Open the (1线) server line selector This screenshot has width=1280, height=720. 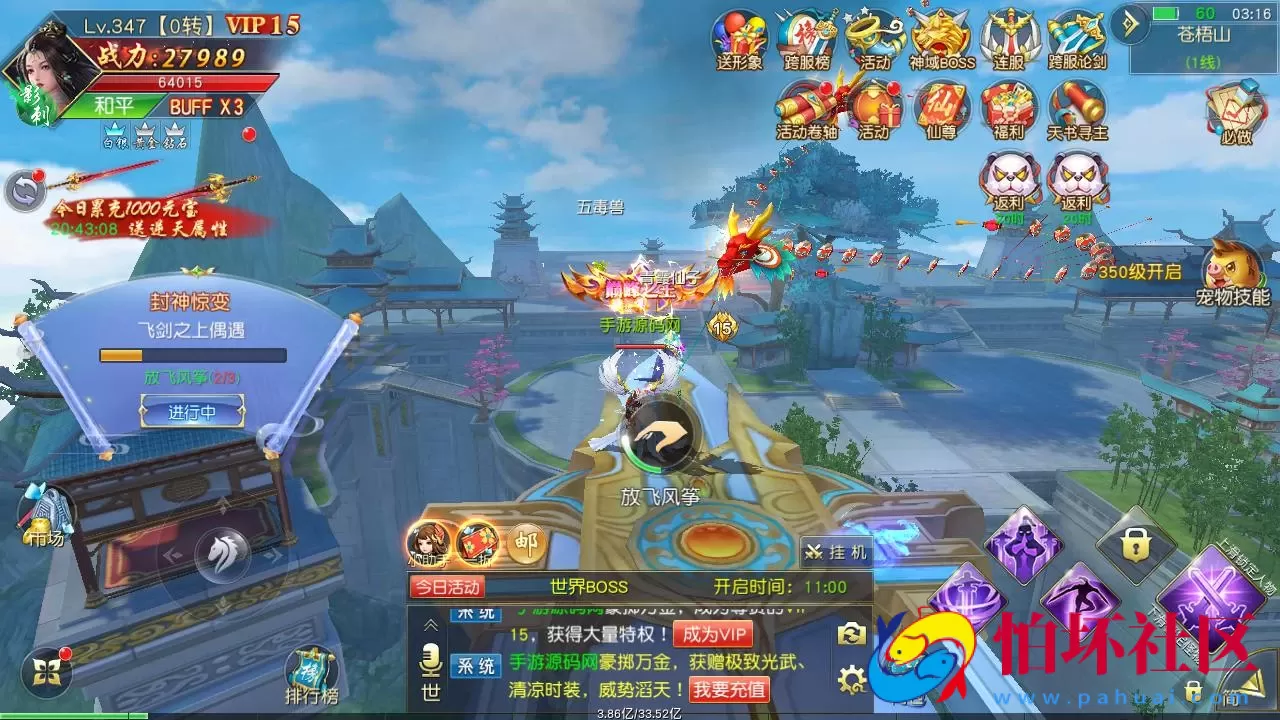1200,60
